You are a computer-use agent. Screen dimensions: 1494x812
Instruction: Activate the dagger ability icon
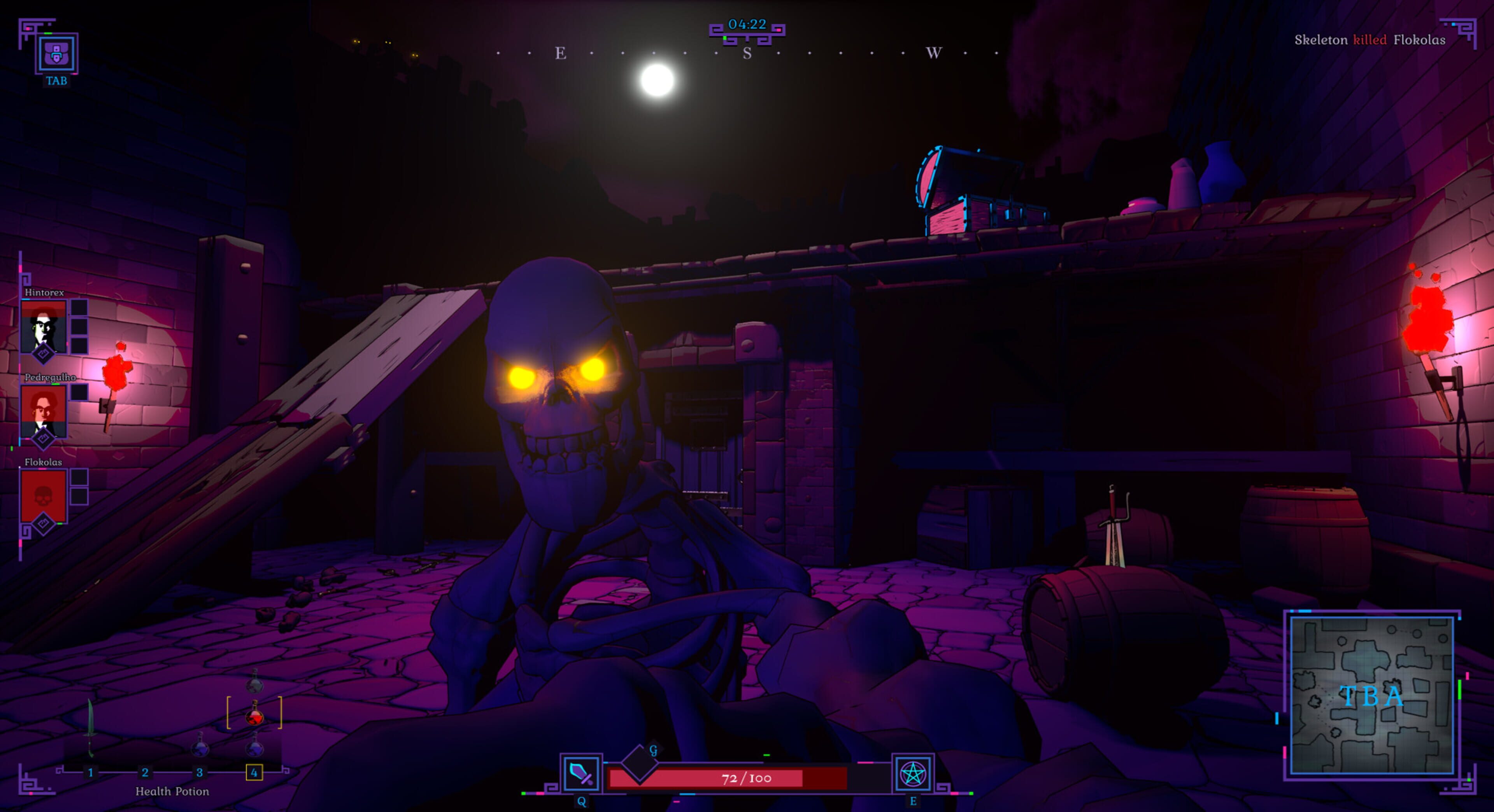pos(580,774)
